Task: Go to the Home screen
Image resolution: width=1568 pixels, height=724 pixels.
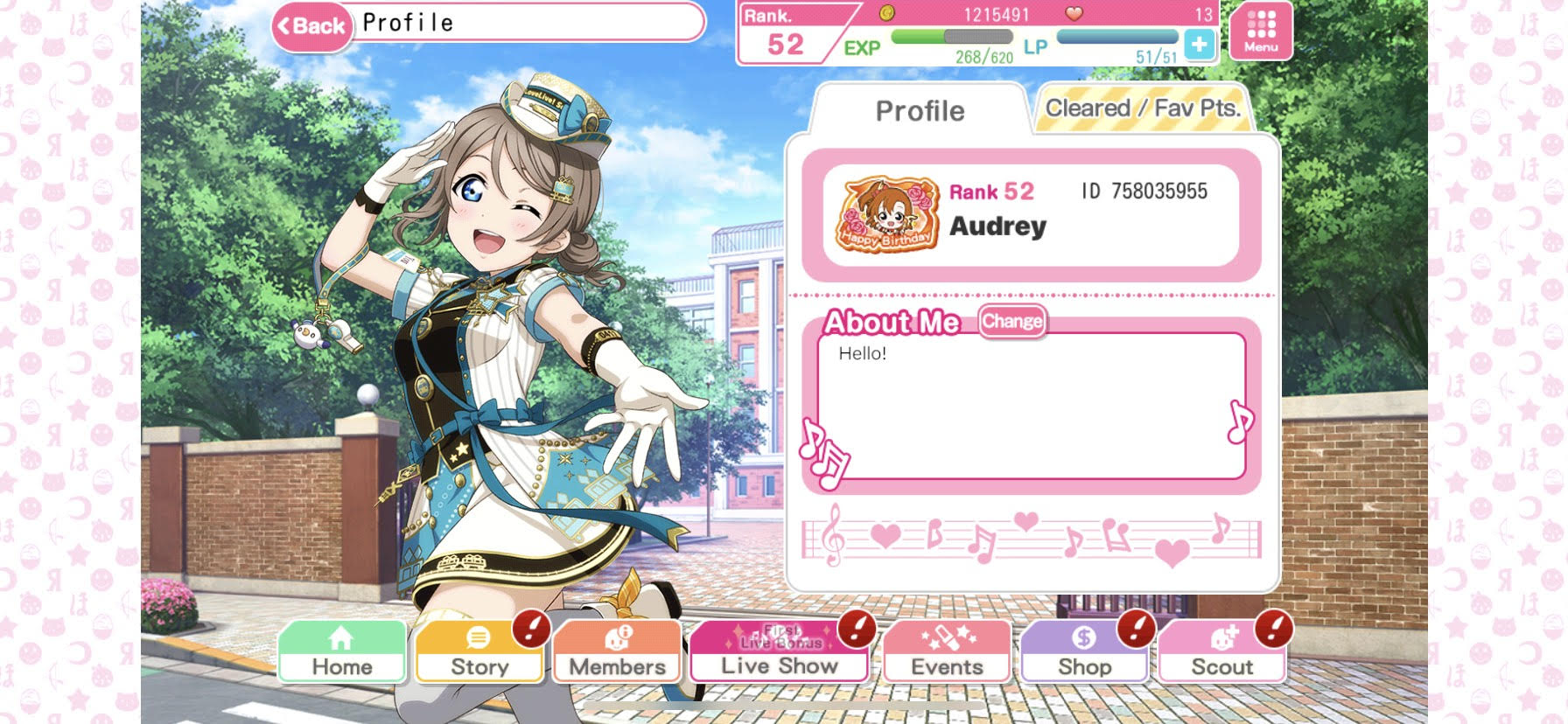Action: [342, 652]
